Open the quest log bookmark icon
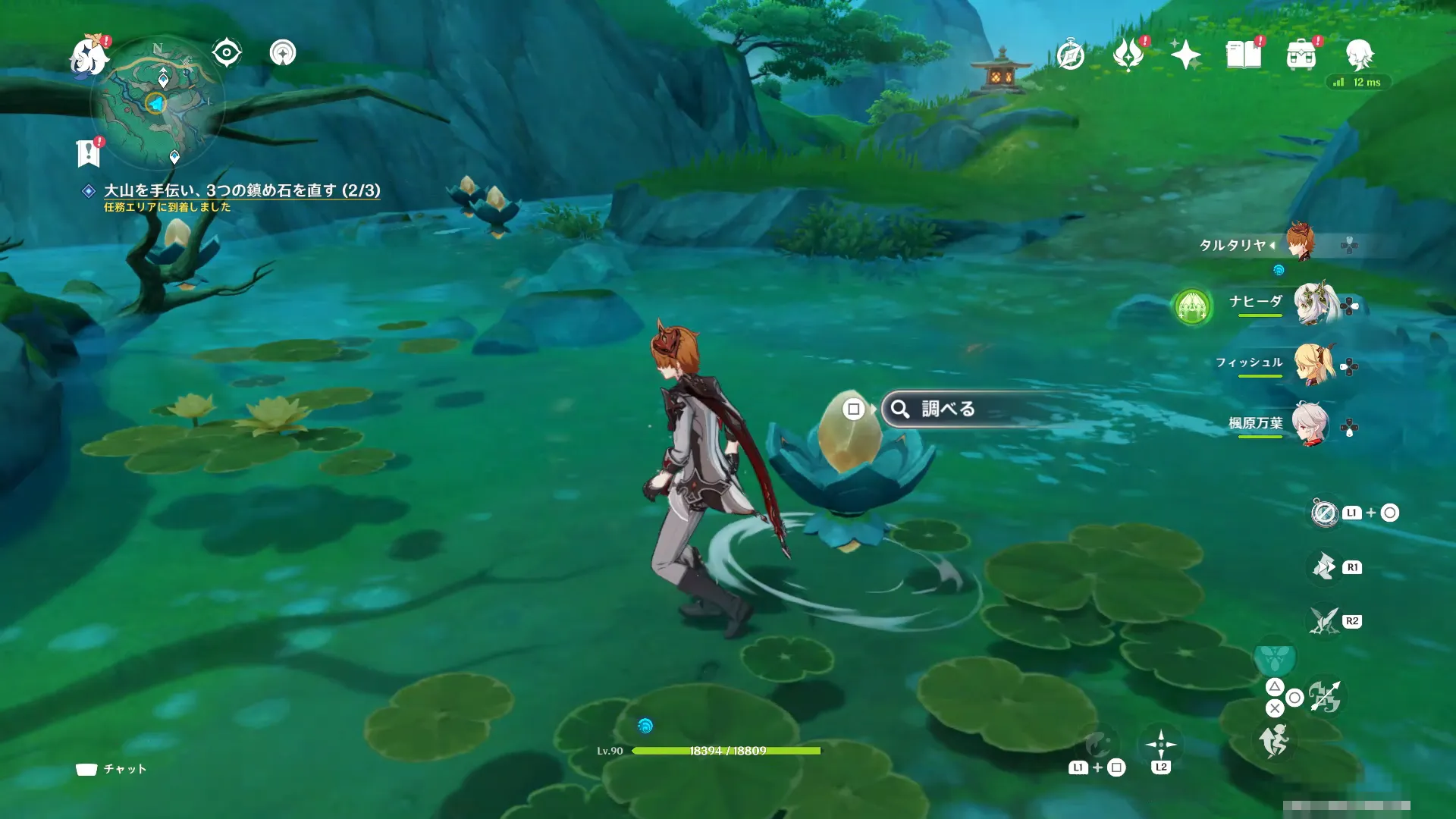This screenshot has height=819, width=1456. click(x=89, y=152)
